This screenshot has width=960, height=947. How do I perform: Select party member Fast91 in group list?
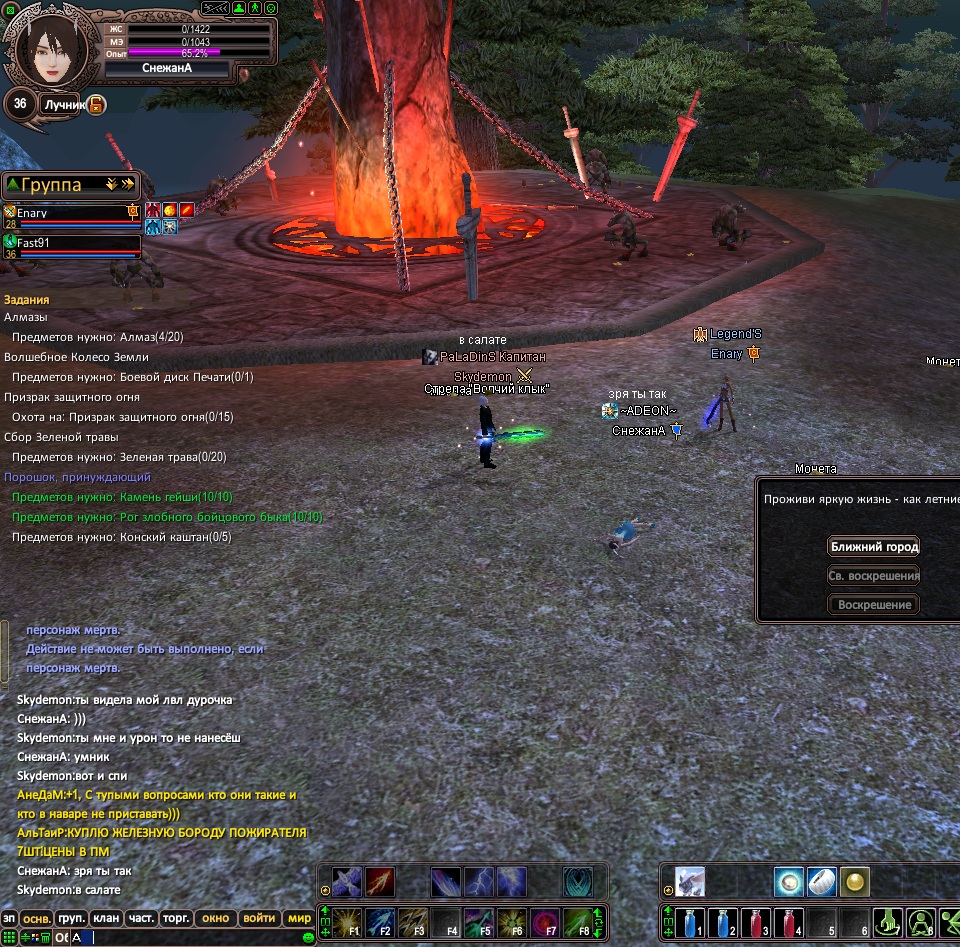pos(70,242)
